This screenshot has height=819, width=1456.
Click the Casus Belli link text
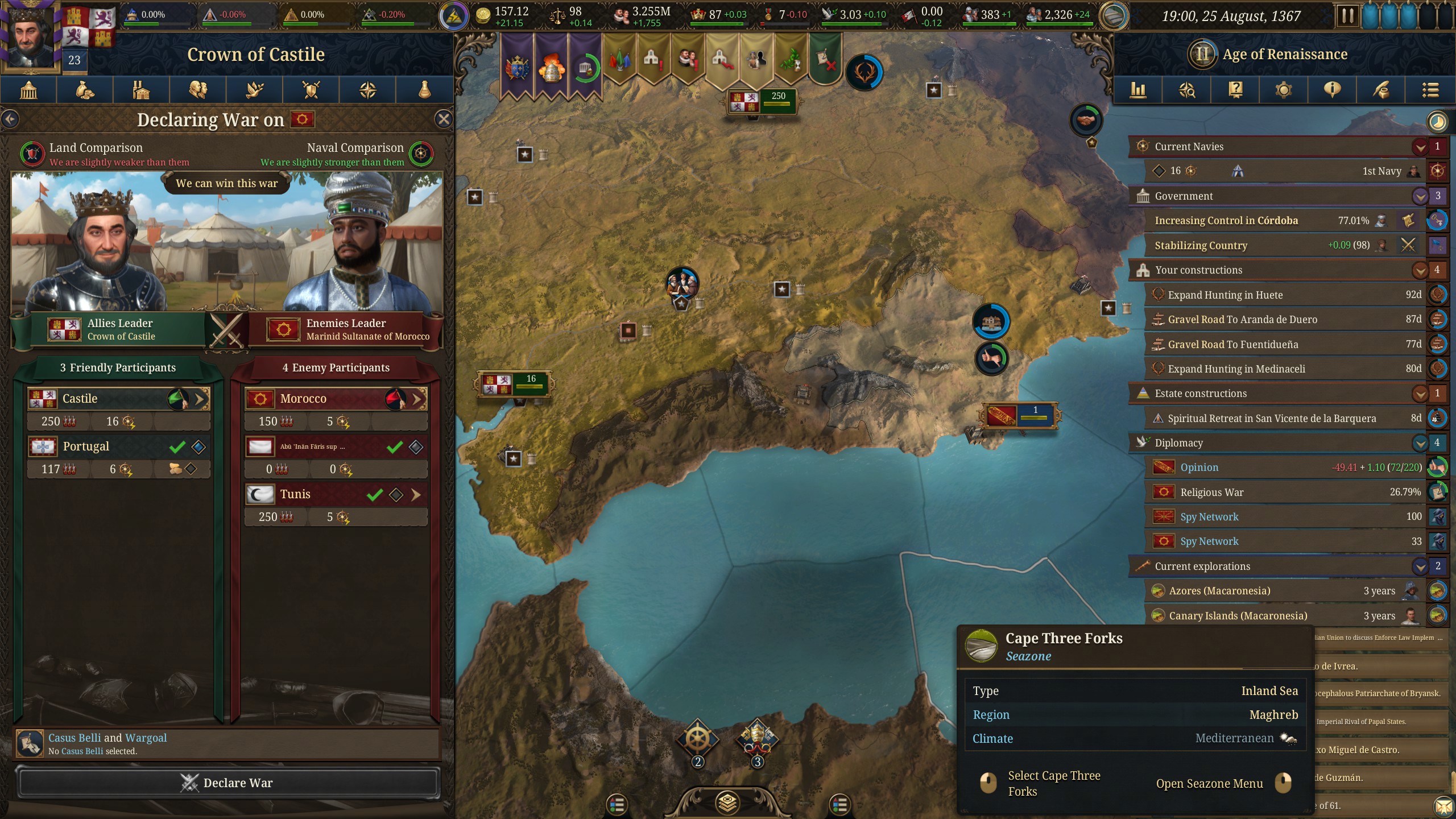point(76,737)
